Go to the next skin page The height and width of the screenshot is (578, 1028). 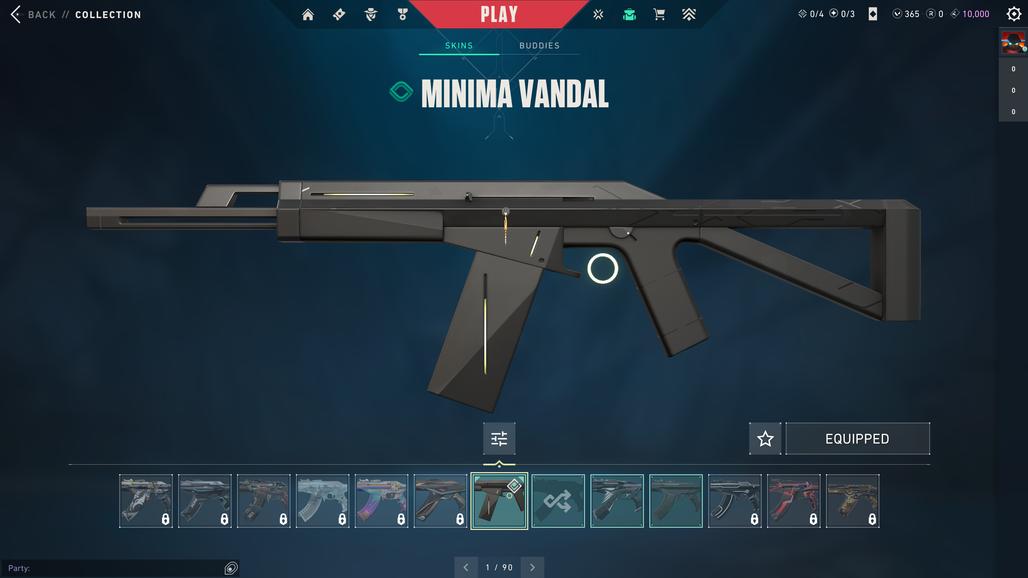pyautogui.click(x=532, y=567)
